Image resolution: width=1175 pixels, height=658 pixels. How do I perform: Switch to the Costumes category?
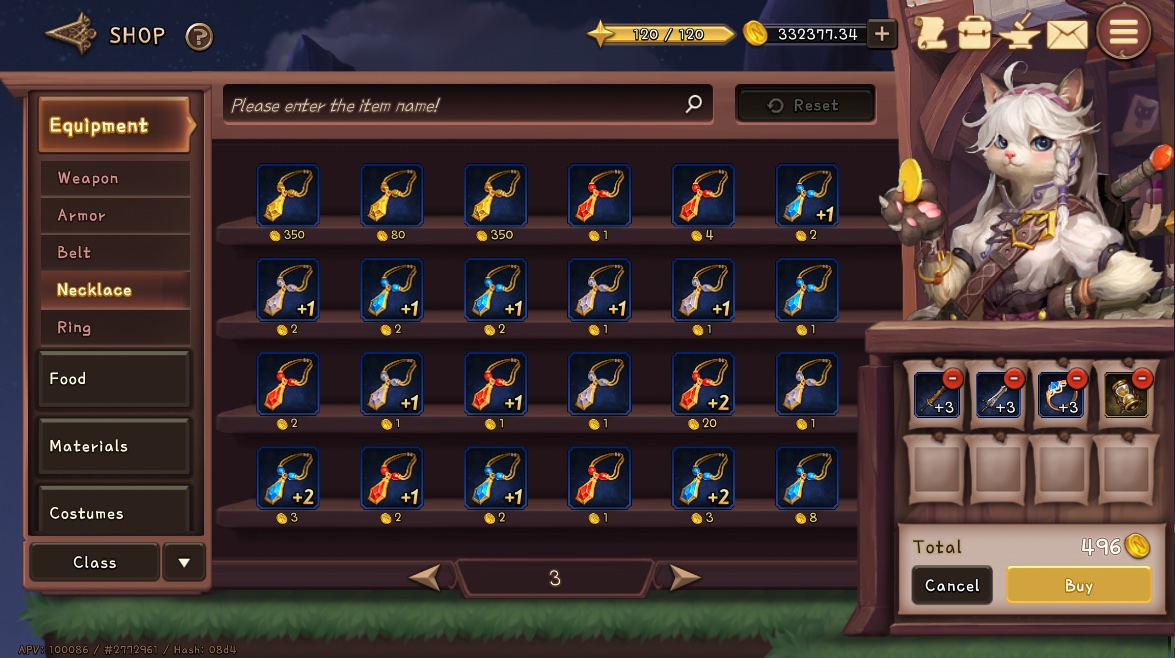click(113, 511)
